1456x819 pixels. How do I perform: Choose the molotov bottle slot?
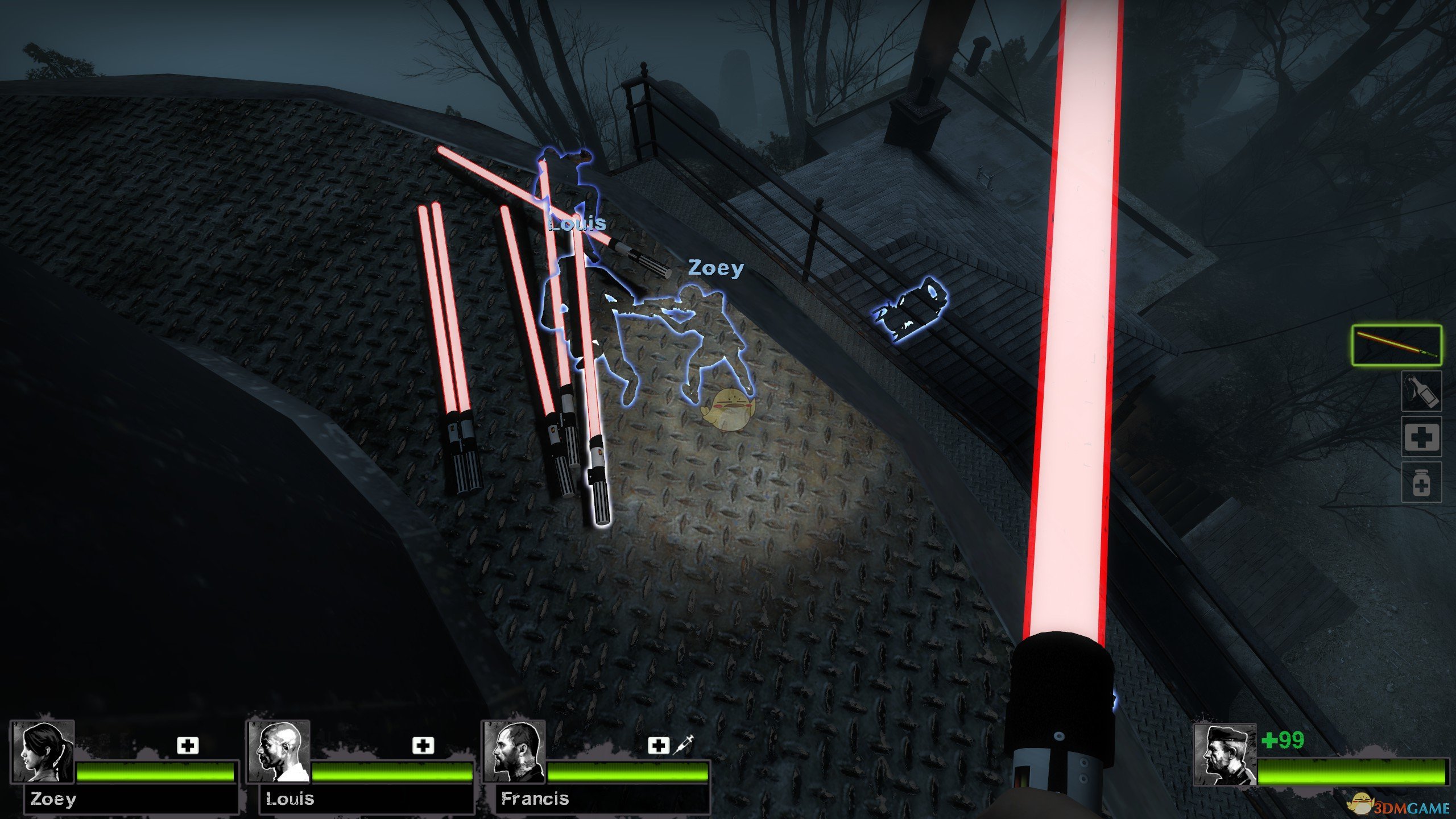[x=1421, y=391]
